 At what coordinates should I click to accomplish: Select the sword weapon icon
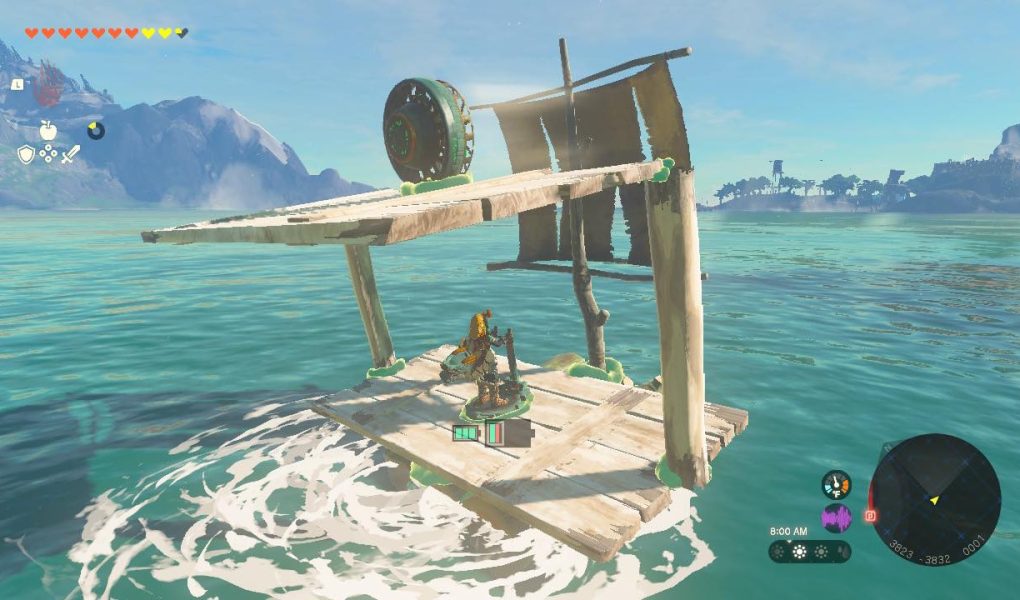70,154
